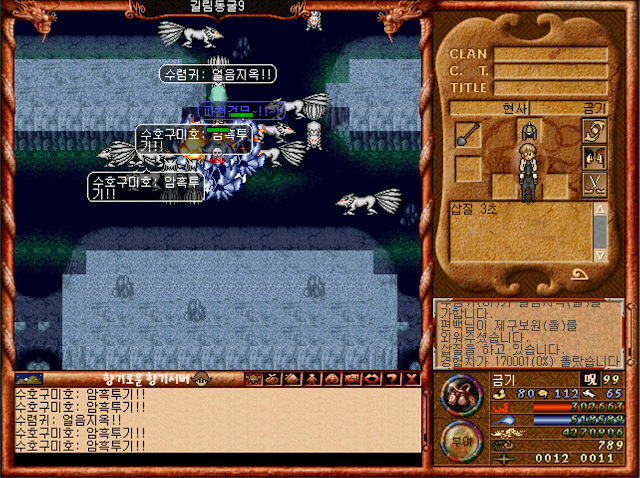Viewport: 640px width, 478px height.
Task: Click the curled hand icon in character panel
Action: point(594,131)
